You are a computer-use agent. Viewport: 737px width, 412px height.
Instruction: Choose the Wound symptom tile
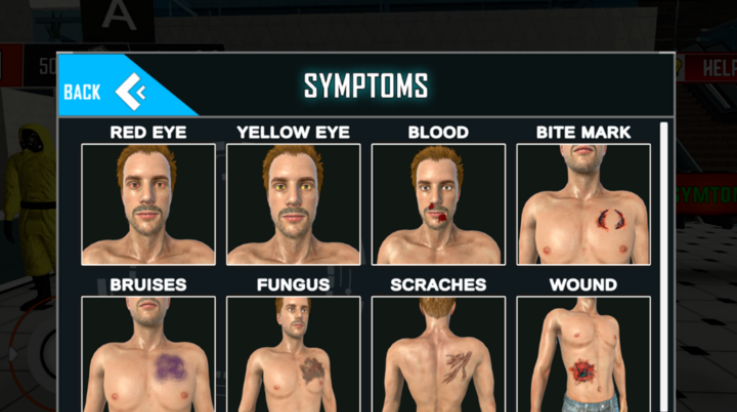coord(583,354)
